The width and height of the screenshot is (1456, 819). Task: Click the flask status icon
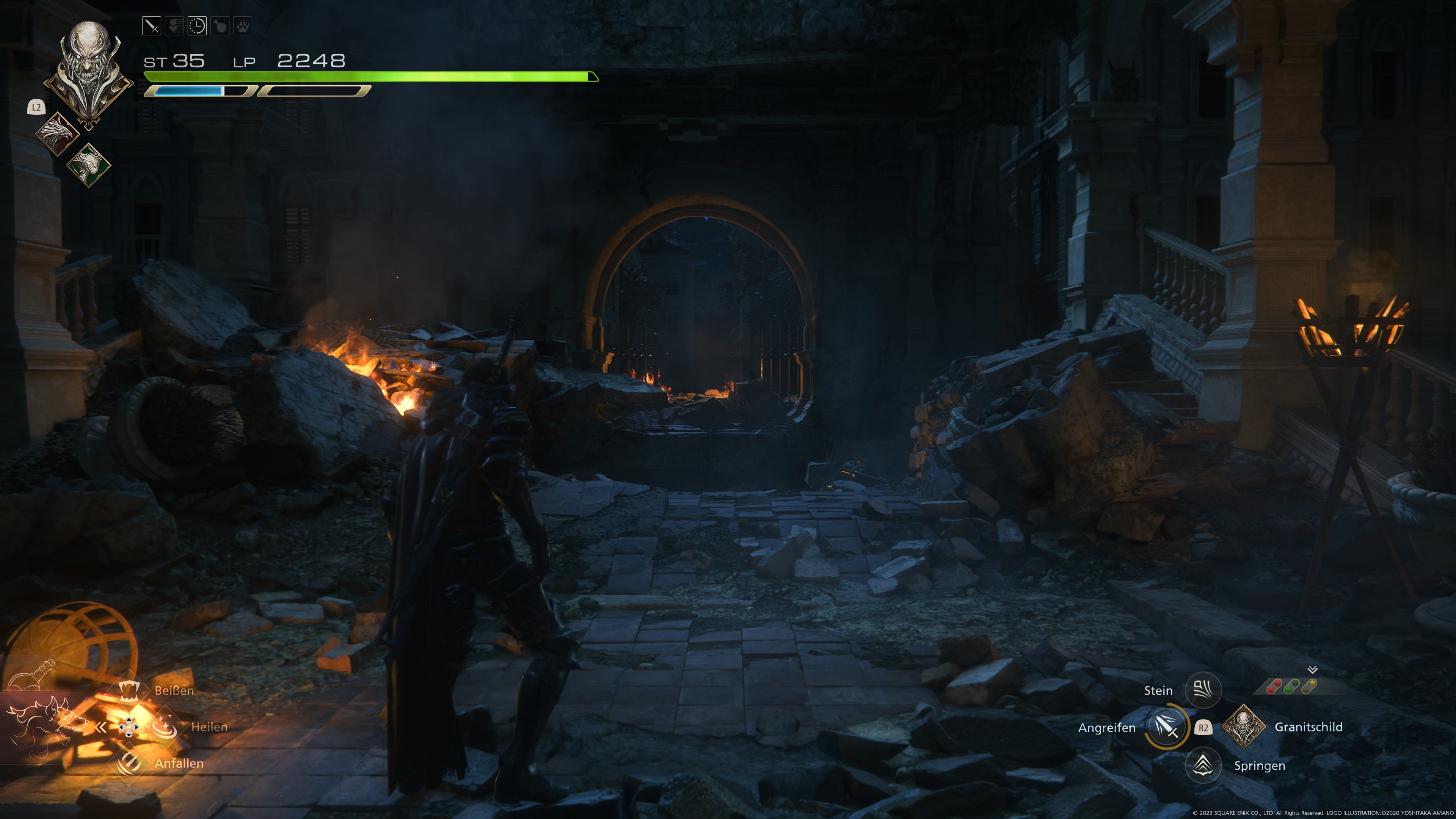[220, 26]
